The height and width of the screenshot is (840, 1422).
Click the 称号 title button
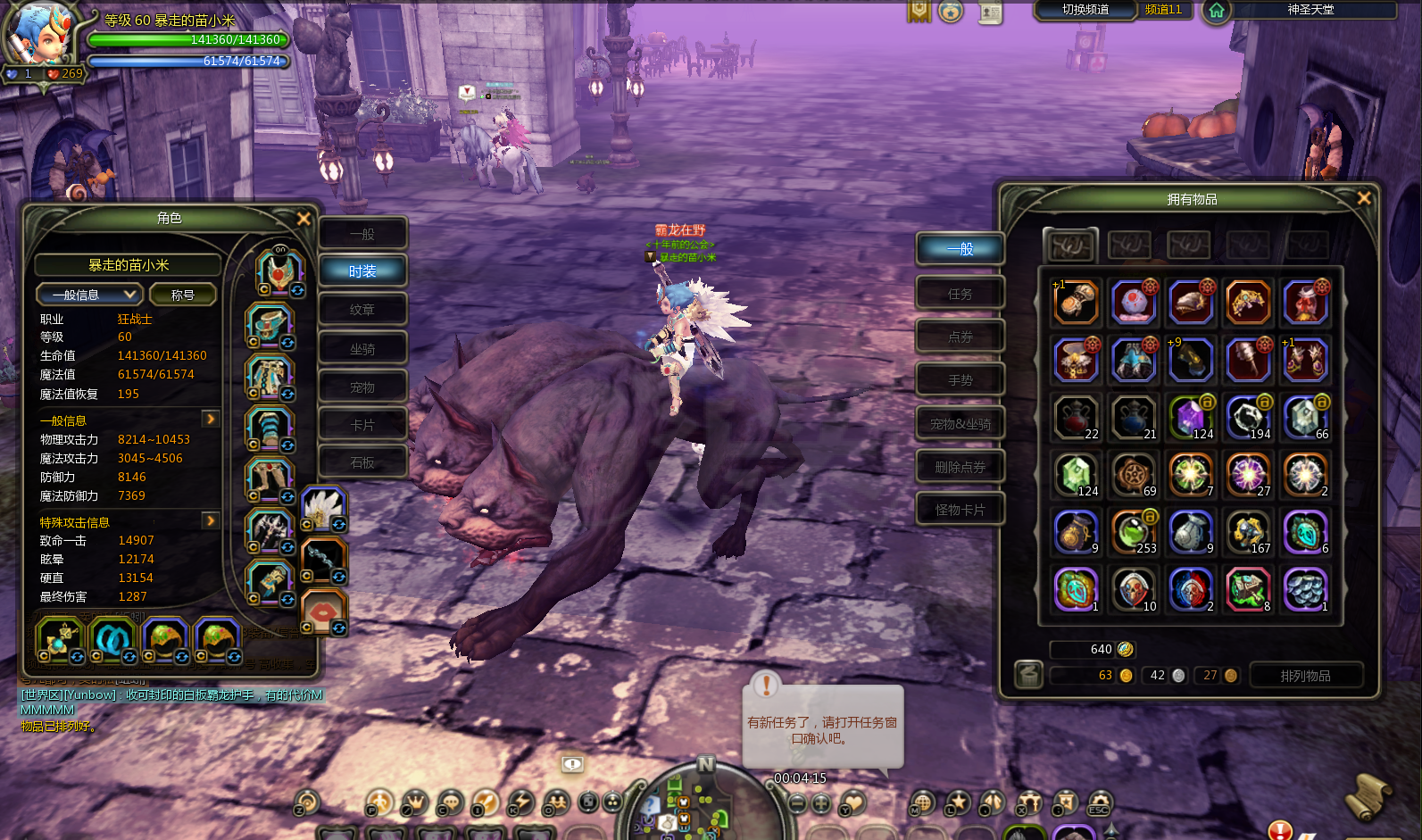pos(183,295)
